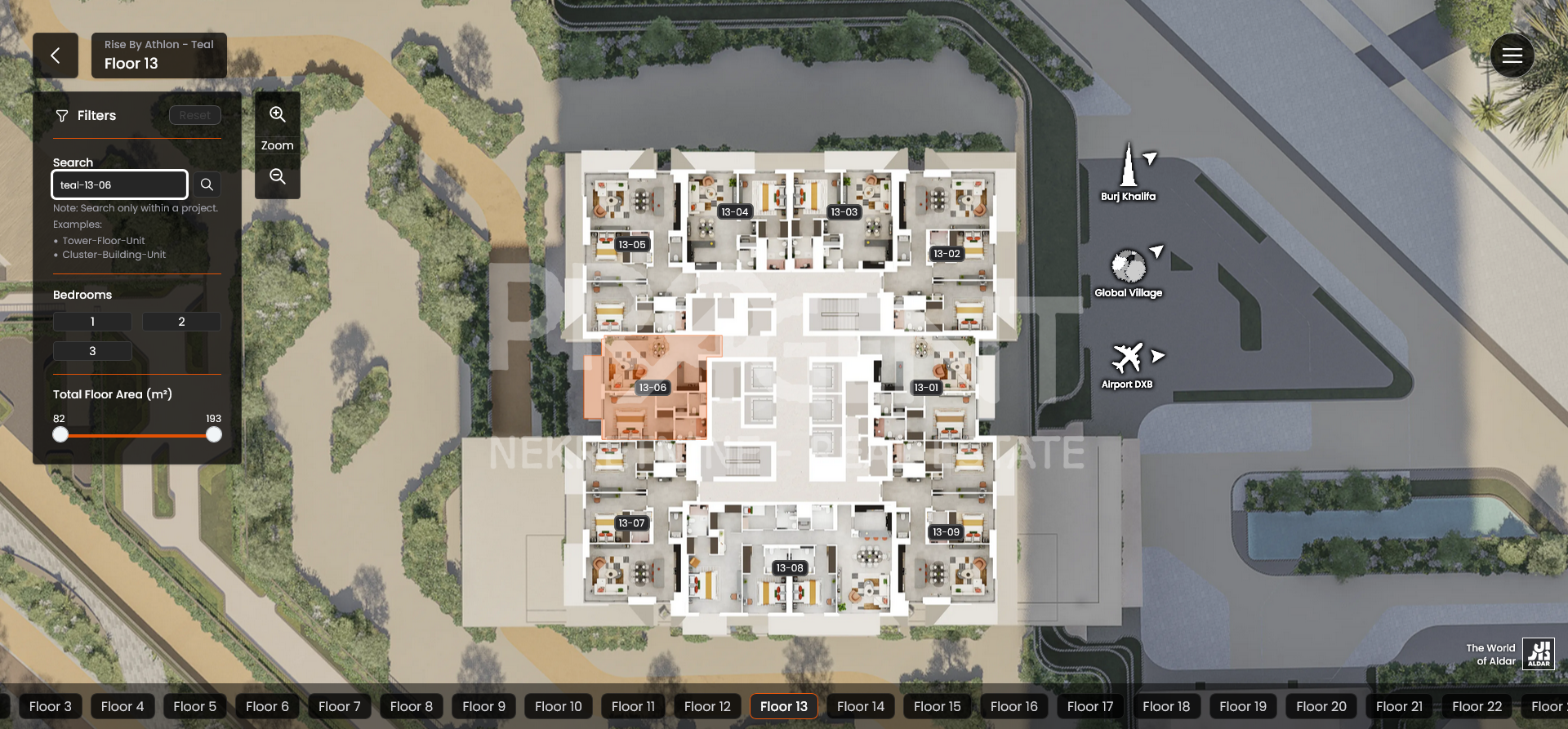Click the minimum floor area slider handle

pyautogui.click(x=60, y=435)
